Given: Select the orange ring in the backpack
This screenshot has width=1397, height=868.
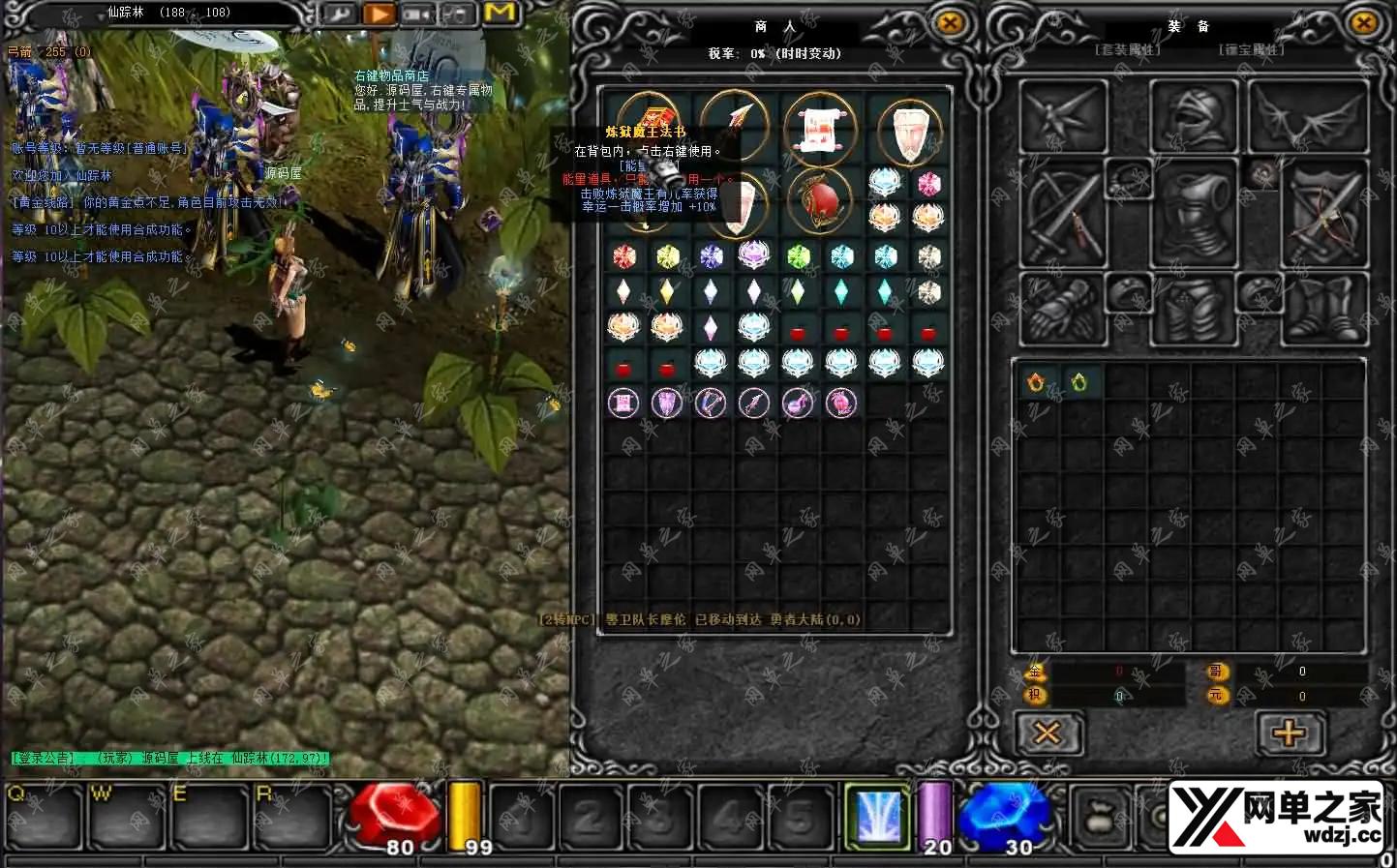Looking at the screenshot, I should [x=1036, y=382].
